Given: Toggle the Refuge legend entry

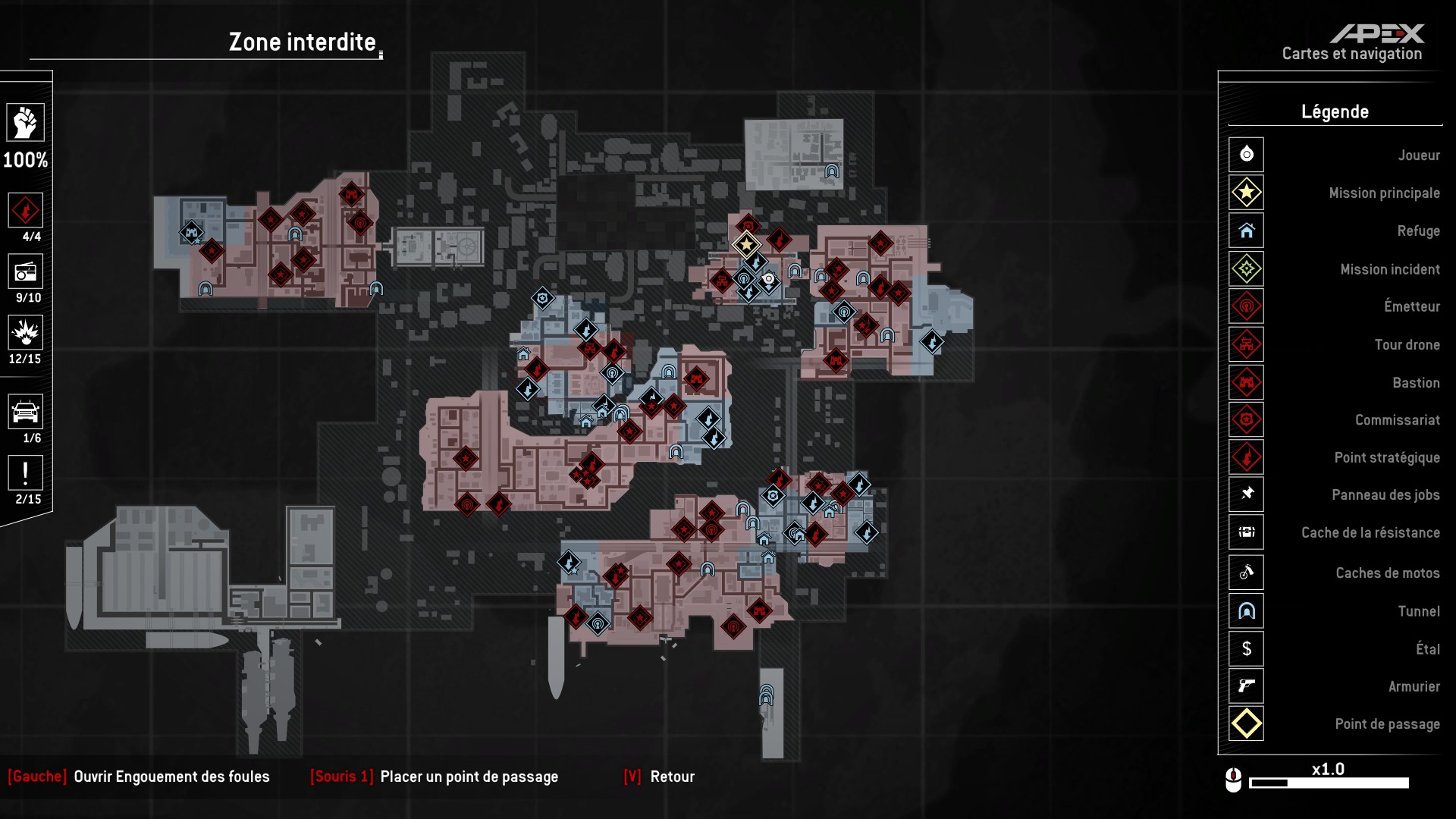Looking at the screenshot, I should click(1246, 231).
